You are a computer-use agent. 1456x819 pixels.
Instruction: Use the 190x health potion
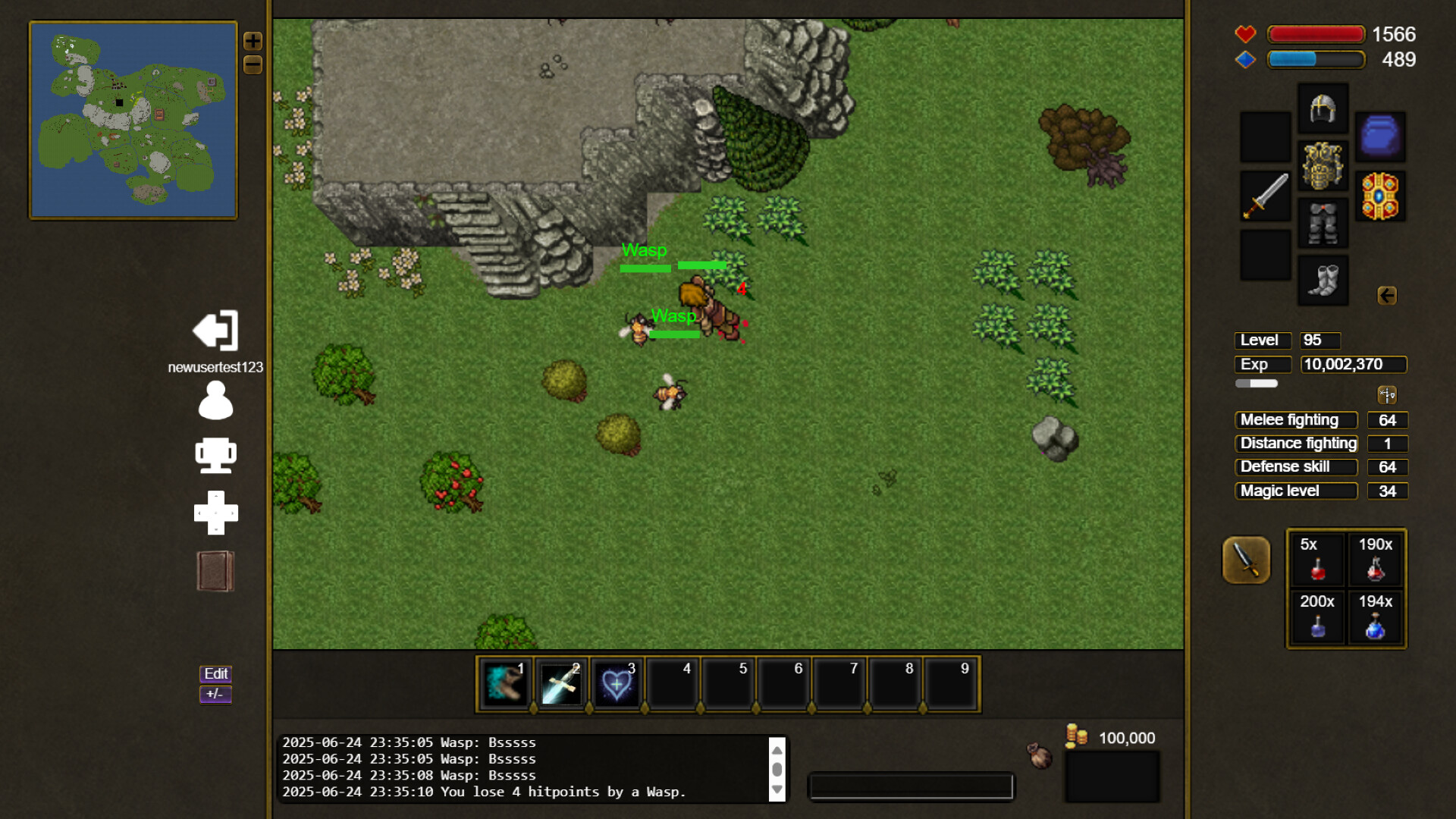coord(1375,559)
